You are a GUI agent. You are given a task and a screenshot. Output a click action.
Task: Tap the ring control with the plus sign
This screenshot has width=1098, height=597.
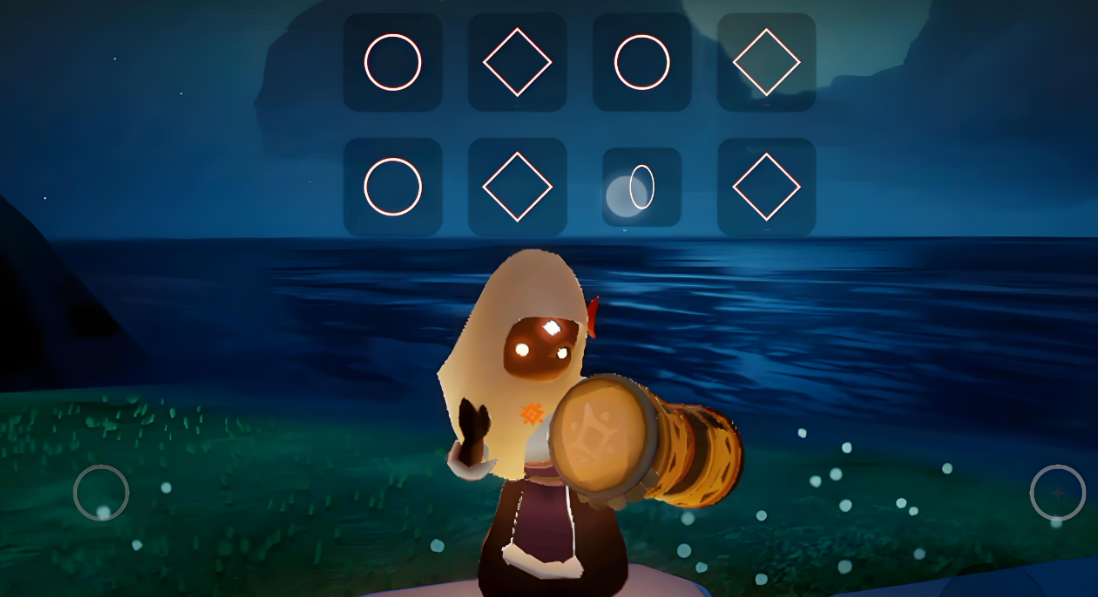(1057, 492)
